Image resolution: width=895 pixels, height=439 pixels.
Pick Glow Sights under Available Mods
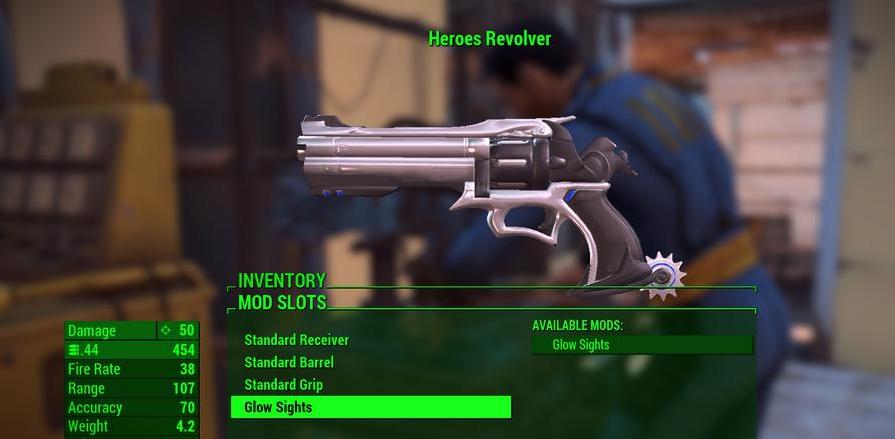[x=642, y=345]
